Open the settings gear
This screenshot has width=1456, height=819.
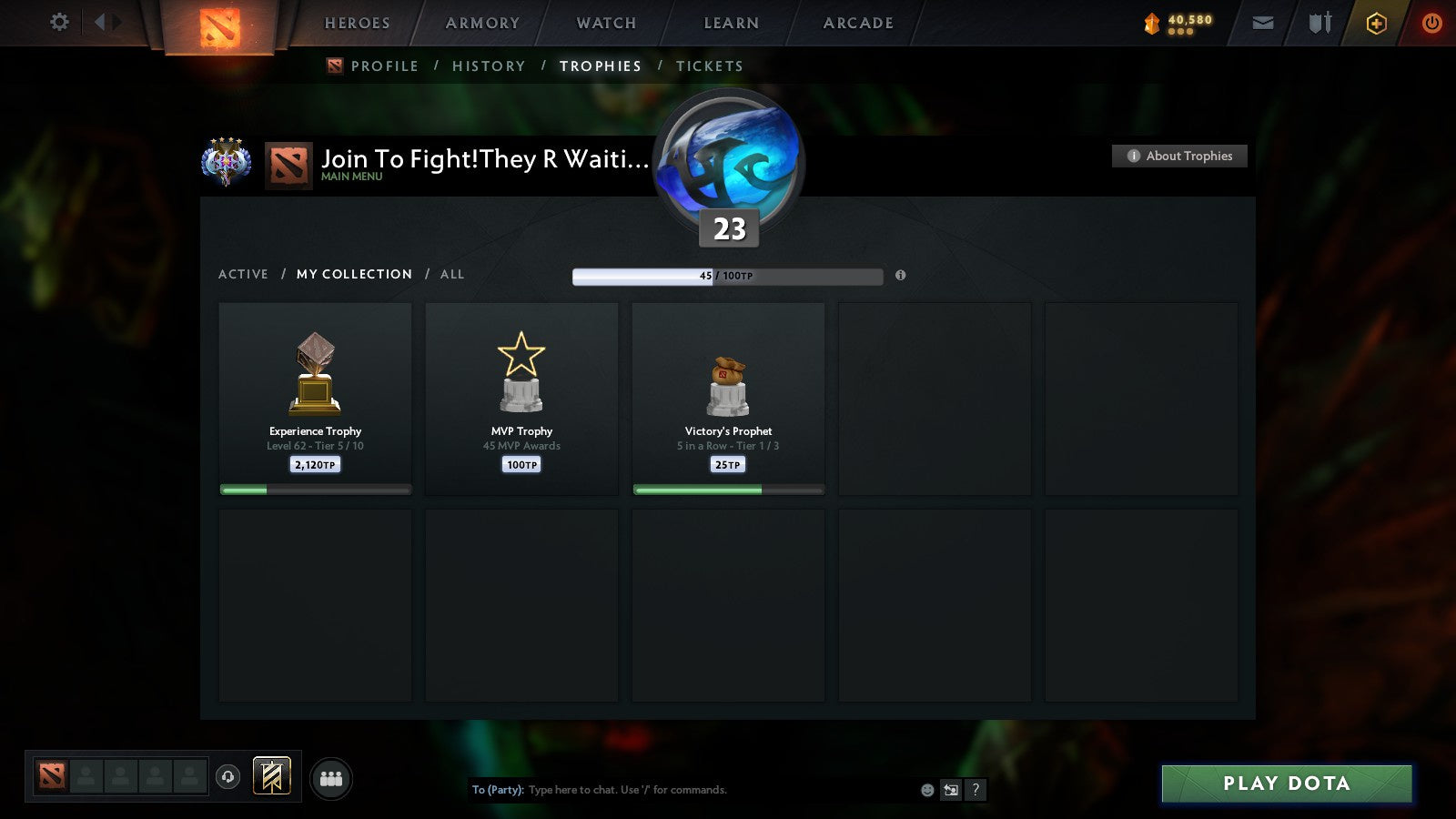tap(58, 23)
